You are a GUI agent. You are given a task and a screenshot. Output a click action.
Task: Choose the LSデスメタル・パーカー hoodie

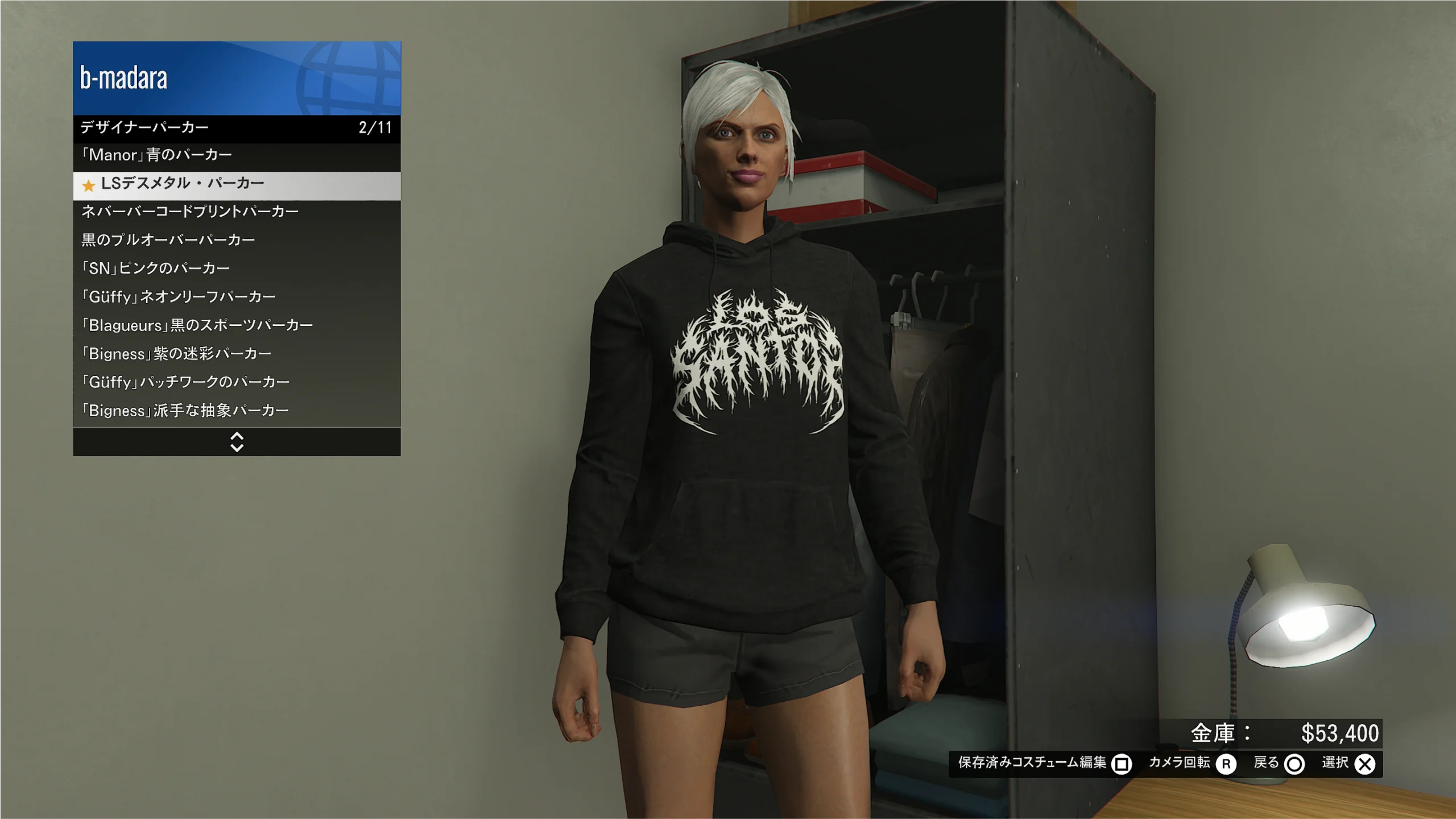[237, 184]
